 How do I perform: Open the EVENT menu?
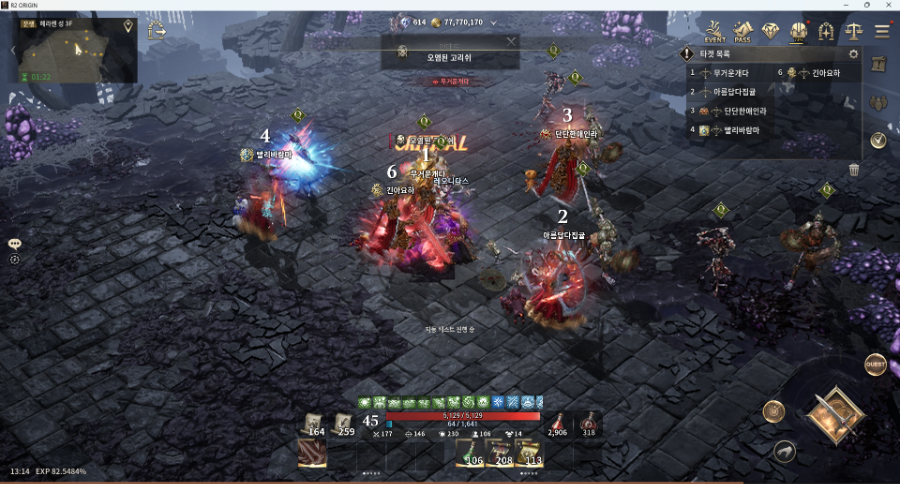(714, 31)
